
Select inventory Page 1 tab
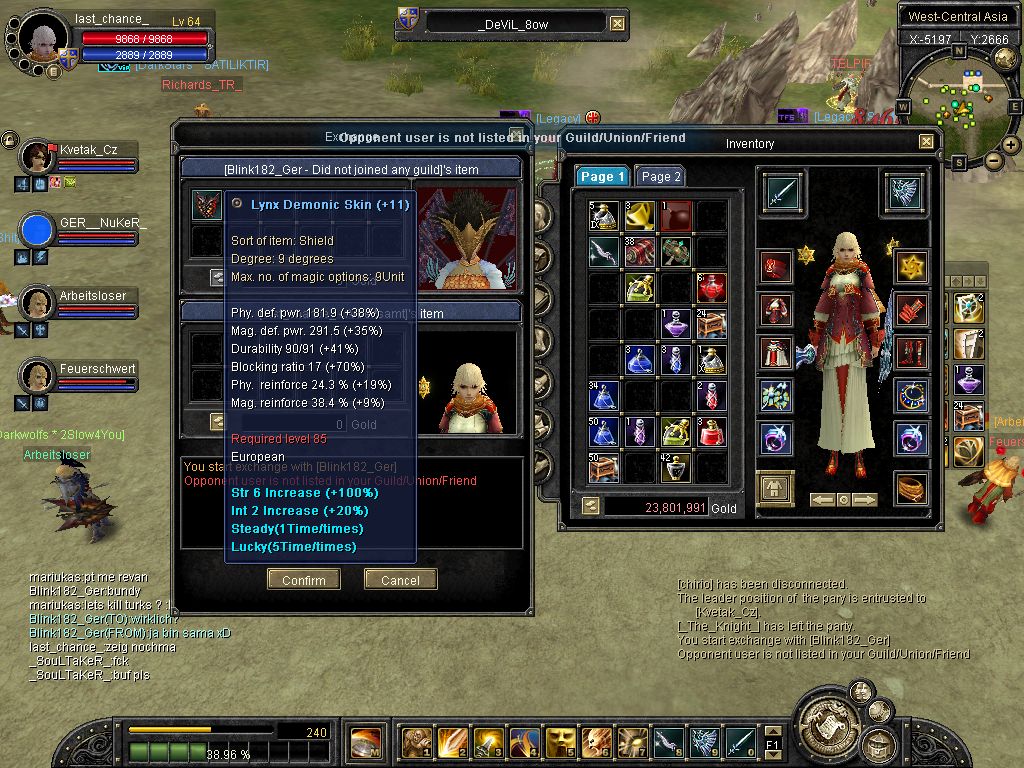pyautogui.click(x=602, y=176)
